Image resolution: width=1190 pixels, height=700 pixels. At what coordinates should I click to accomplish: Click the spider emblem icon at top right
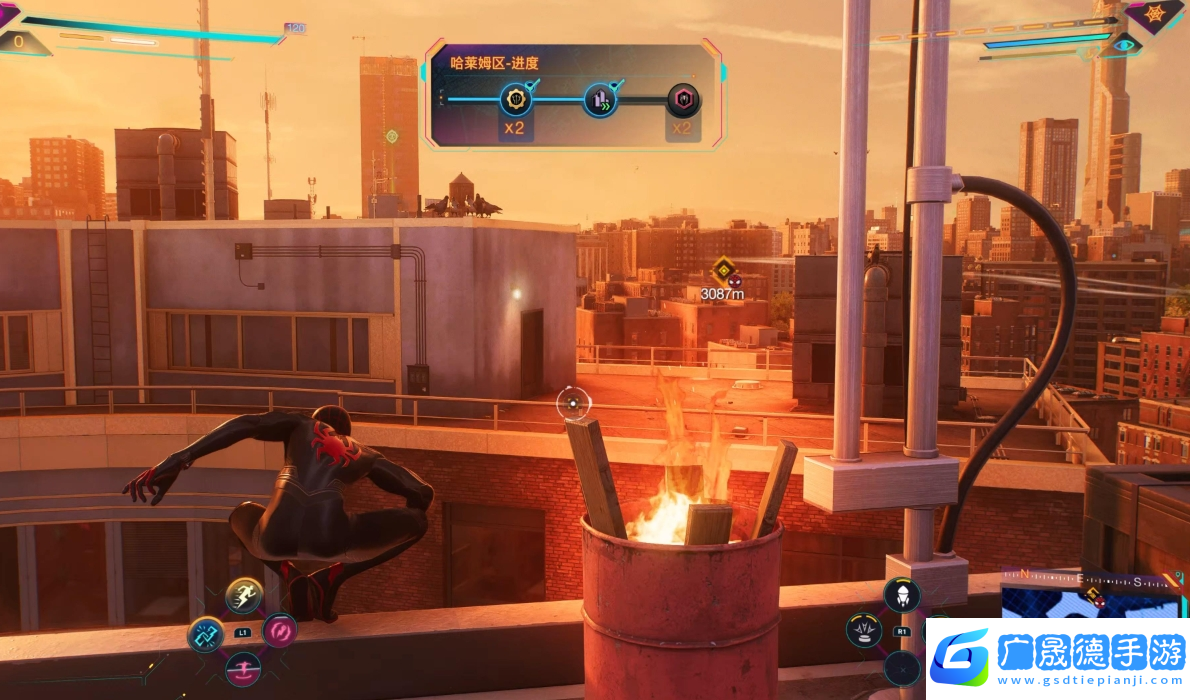[1155, 14]
